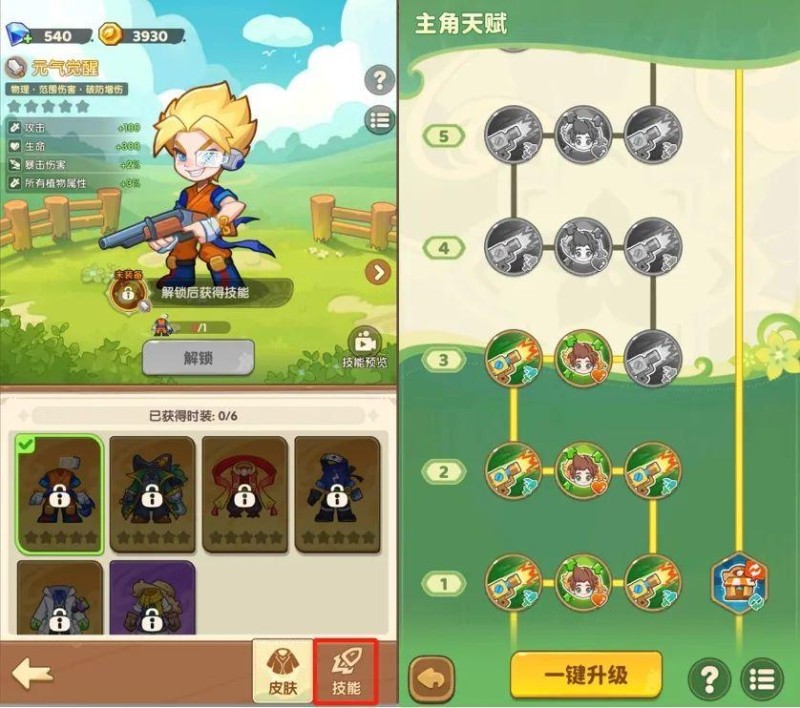This screenshot has width=800, height=708.
Task: Open the 皮肤 skins tab
Action: 283,671
